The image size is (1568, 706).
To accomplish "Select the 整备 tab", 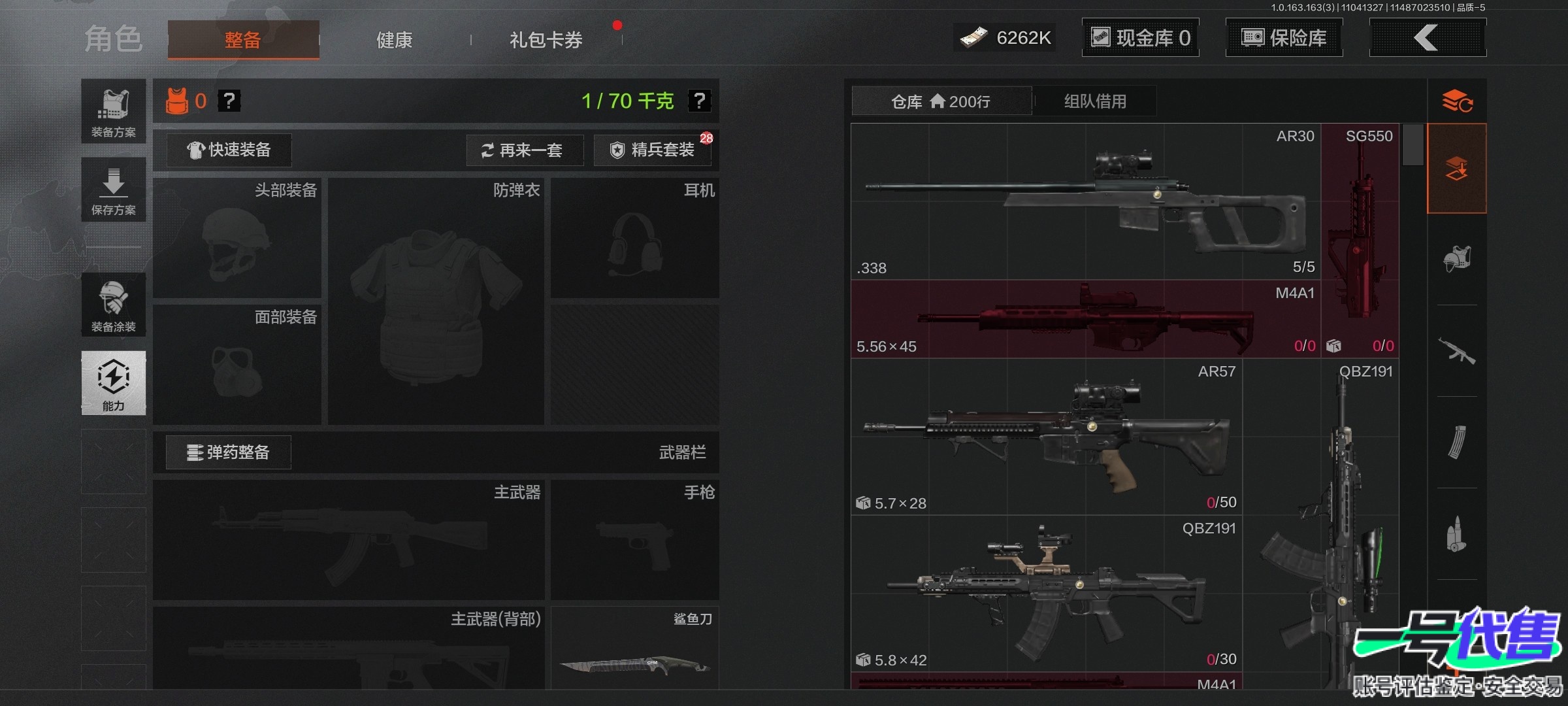I will pyautogui.click(x=243, y=40).
